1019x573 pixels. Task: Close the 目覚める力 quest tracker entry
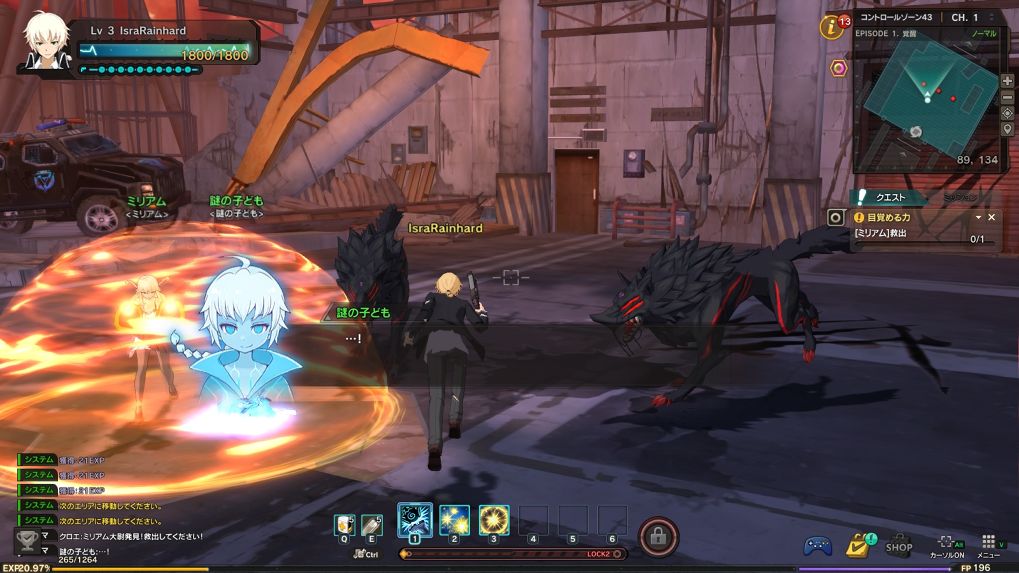pos(992,217)
